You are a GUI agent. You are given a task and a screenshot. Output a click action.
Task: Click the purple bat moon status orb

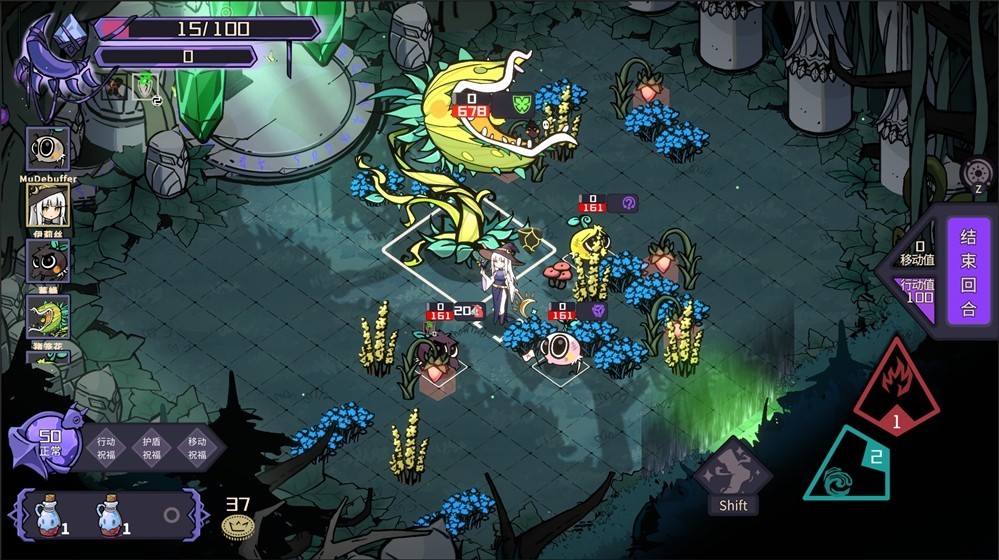click(x=48, y=440)
